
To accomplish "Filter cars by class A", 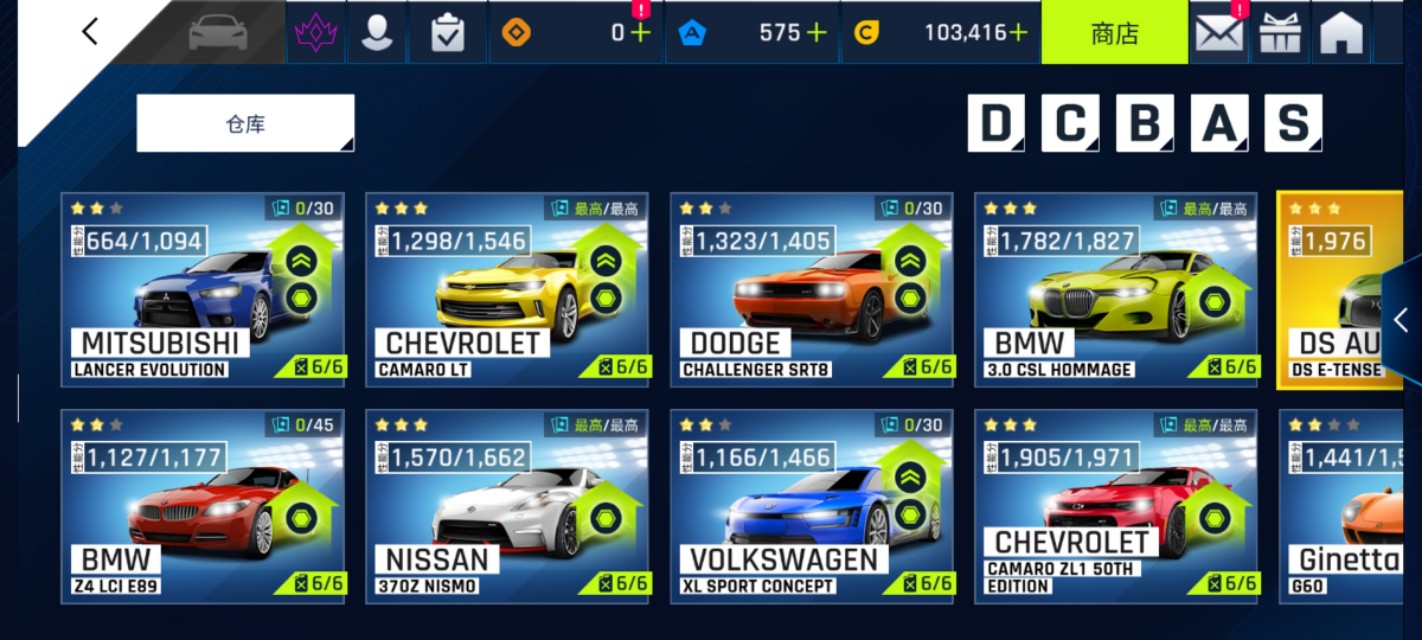I will pyautogui.click(x=1218, y=124).
